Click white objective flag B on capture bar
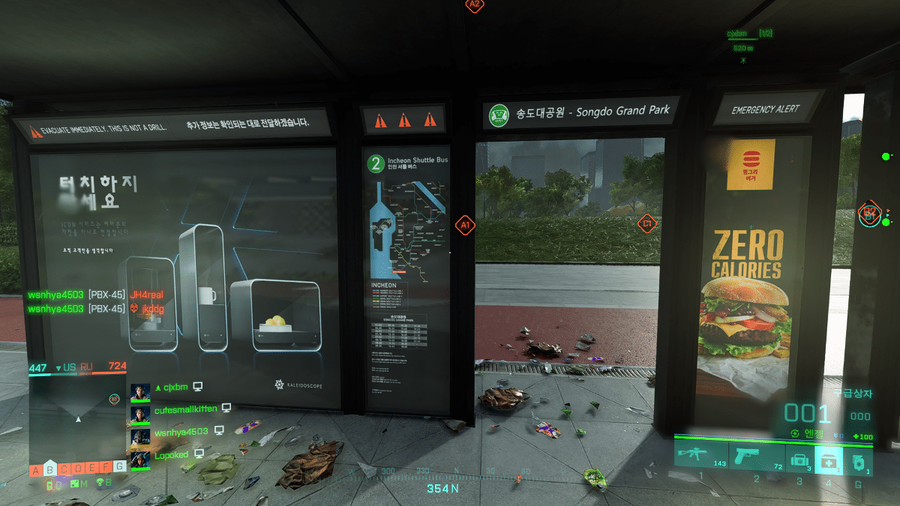 (51, 468)
